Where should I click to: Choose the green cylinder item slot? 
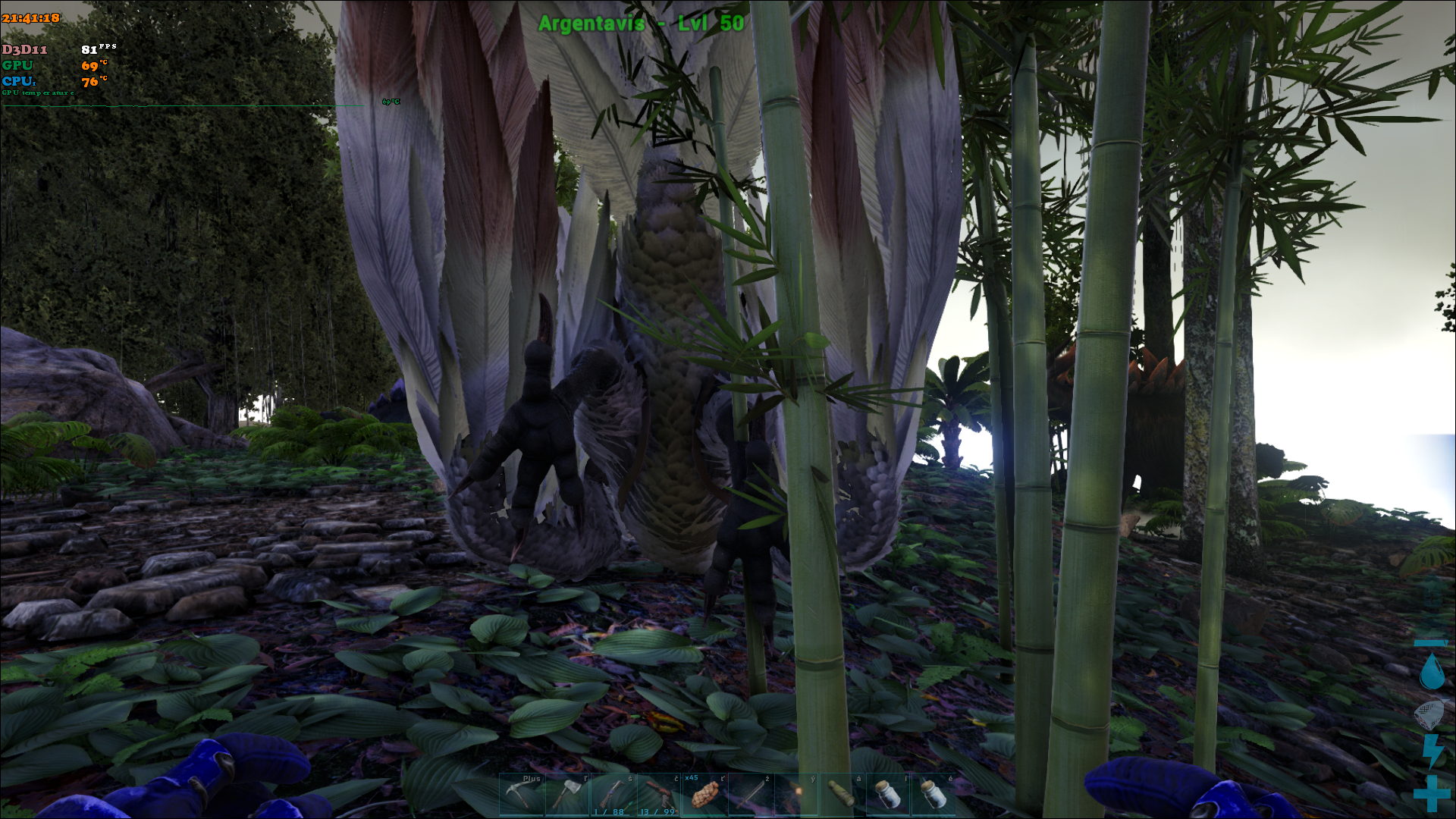pyautogui.click(x=842, y=795)
